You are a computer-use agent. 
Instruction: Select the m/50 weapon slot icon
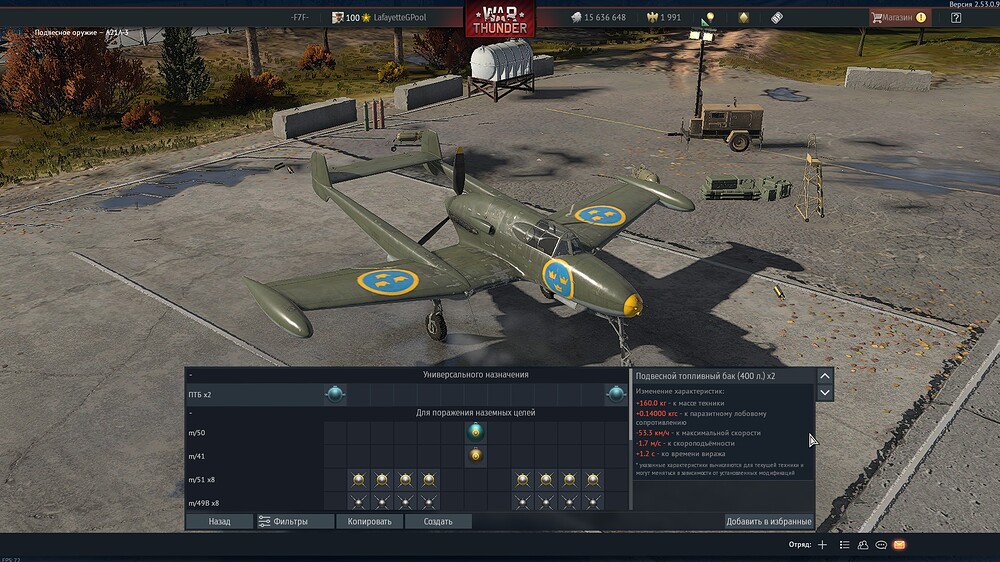click(476, 432)
